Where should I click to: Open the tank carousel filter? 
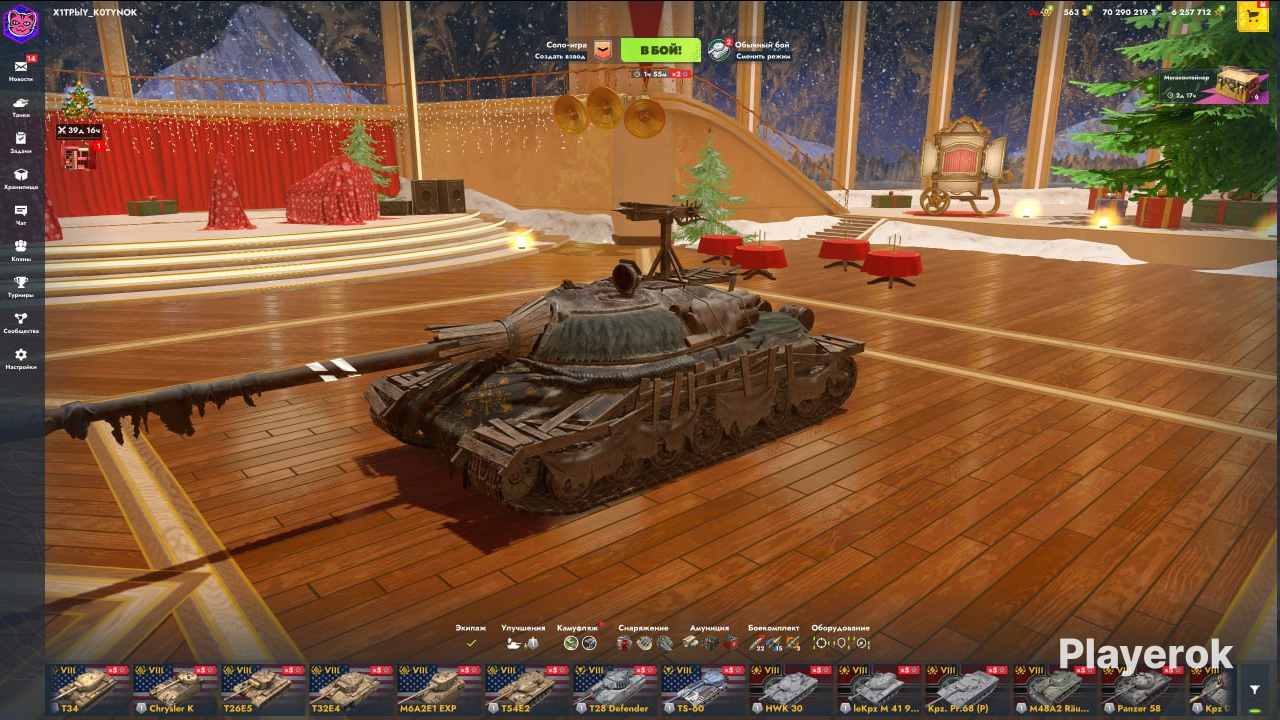[x=1255, y=689]
